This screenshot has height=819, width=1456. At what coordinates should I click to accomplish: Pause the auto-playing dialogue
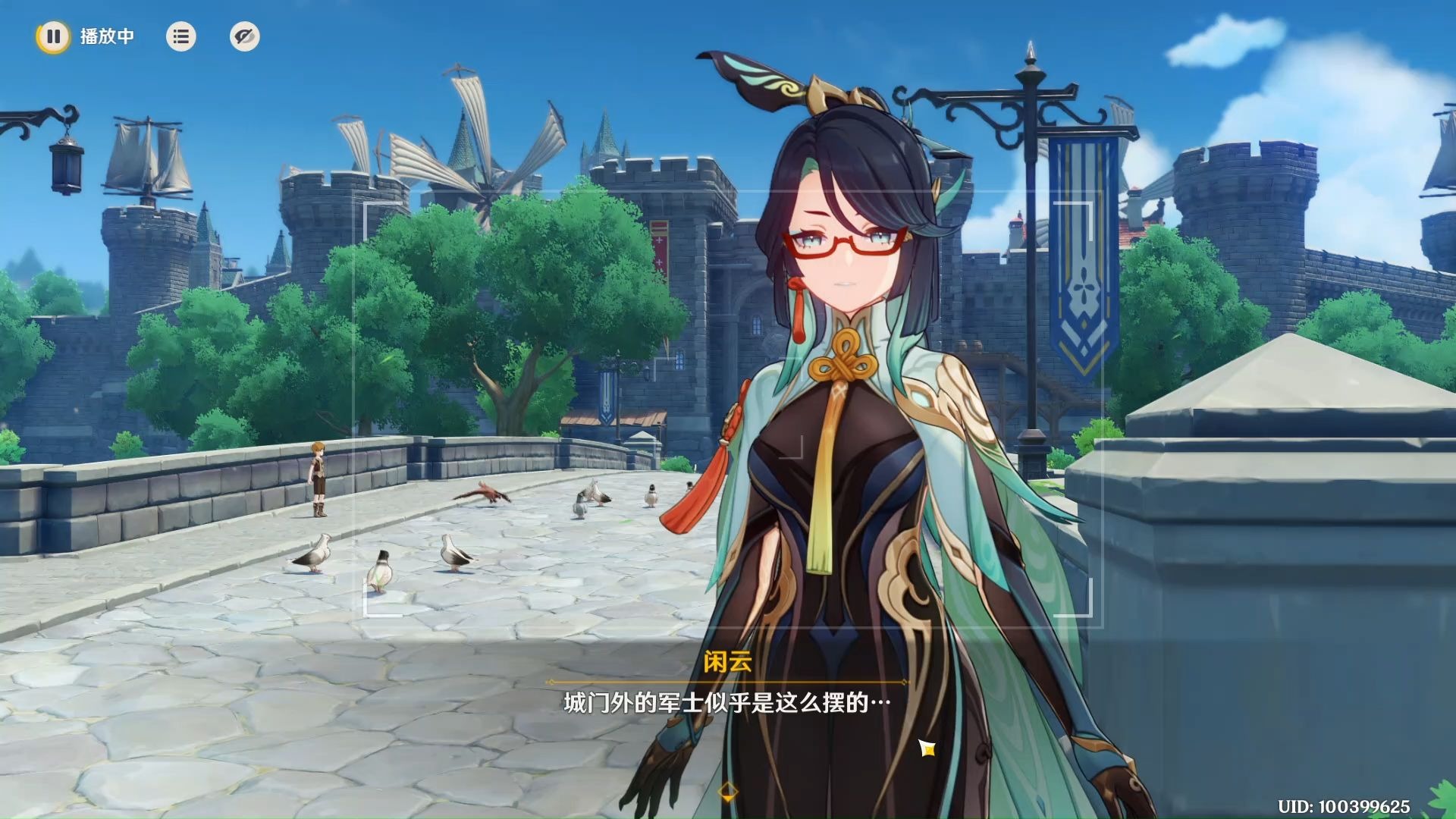coord(53,36)
